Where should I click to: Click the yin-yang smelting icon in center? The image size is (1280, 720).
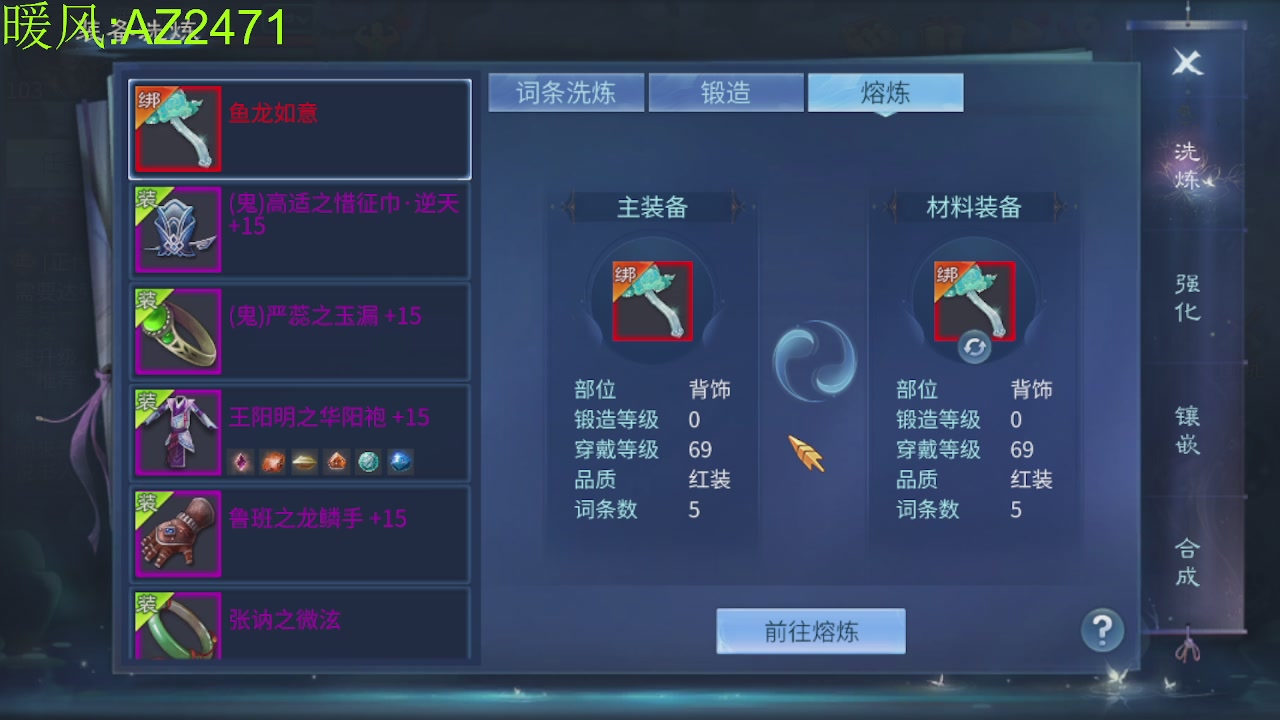click(814, 360)
